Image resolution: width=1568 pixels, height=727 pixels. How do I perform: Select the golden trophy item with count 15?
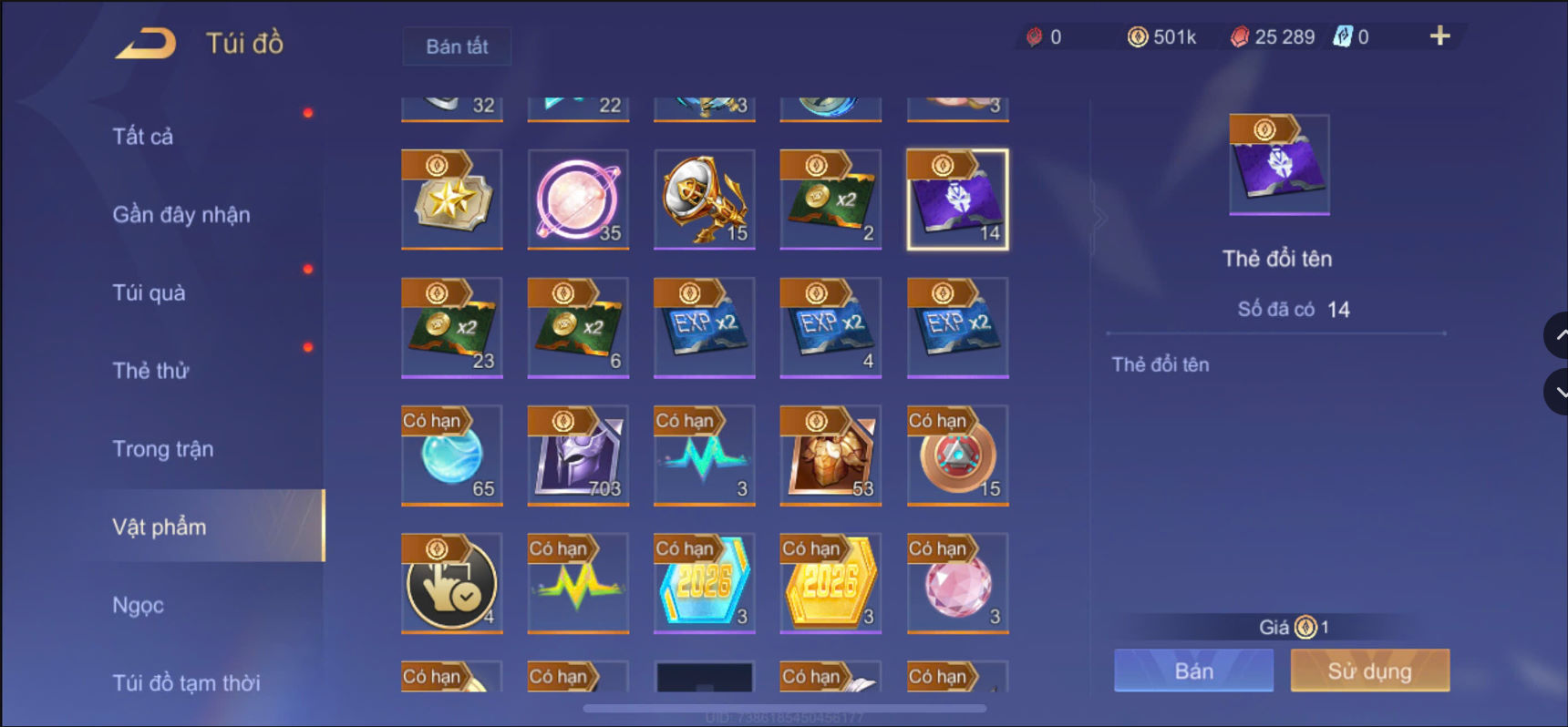(704, 199)
